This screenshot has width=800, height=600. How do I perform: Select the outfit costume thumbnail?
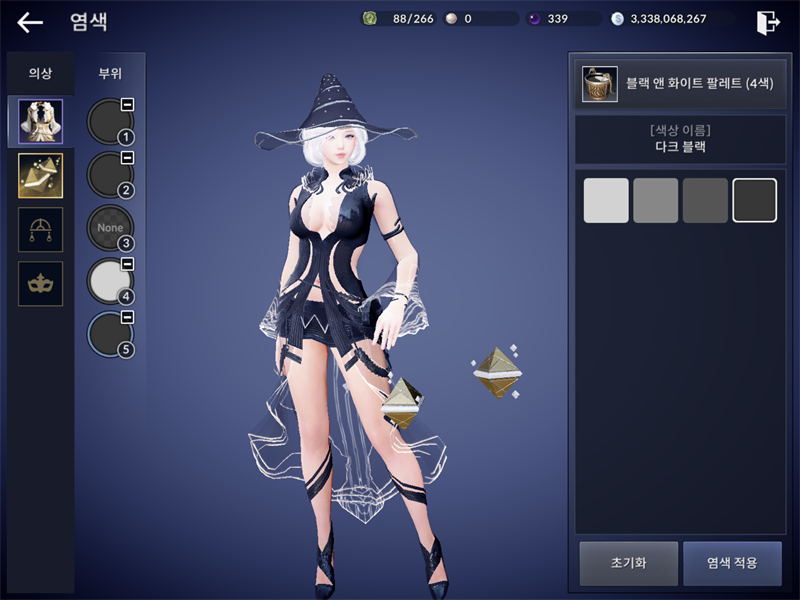tap(41, 122)
